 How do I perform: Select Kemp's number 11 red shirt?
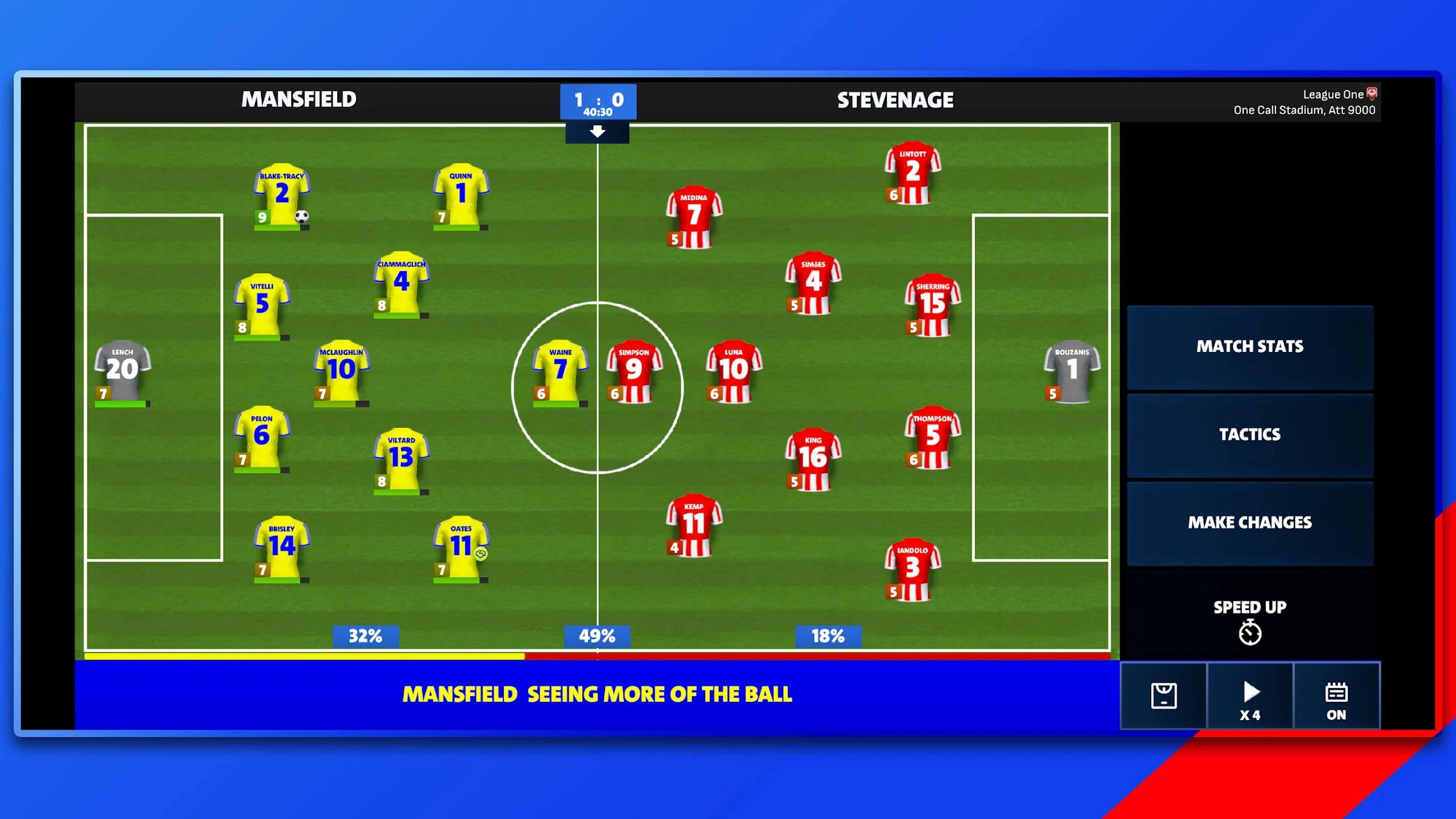click(694, 524)
